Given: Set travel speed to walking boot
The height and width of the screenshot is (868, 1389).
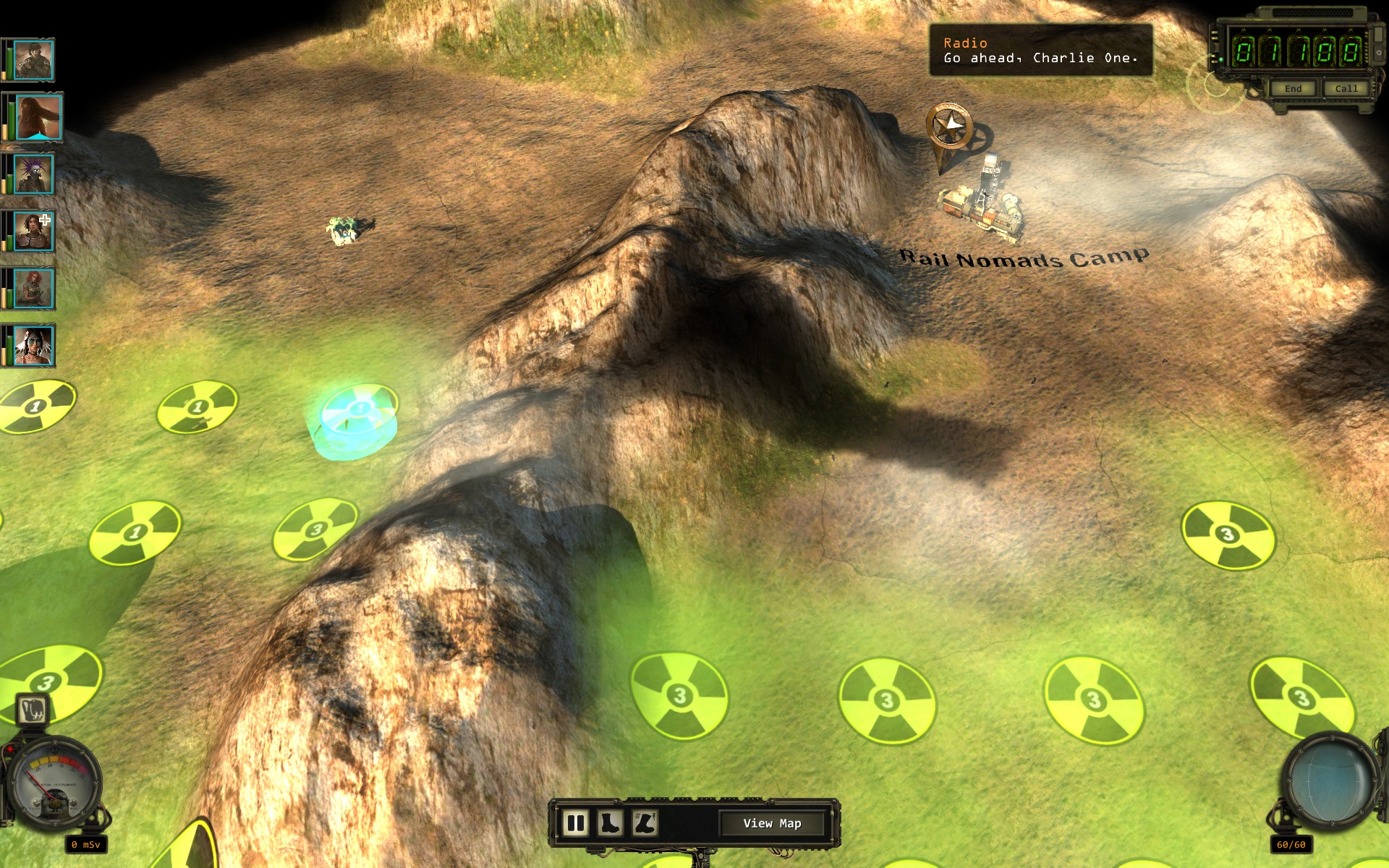Looking at the screenshot, I should pos(610,823).
